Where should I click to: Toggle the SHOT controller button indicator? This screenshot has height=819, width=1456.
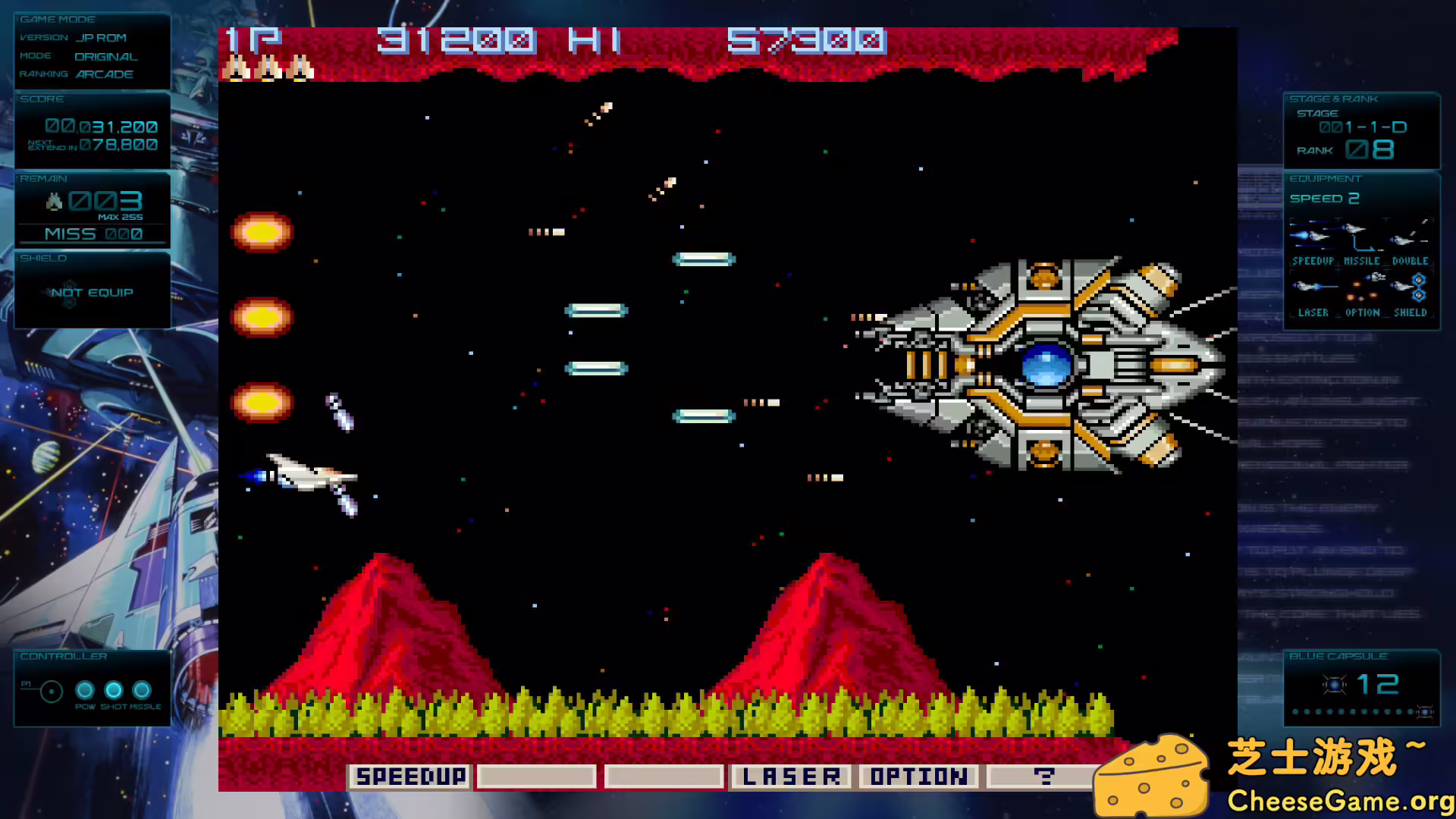(113, 689)
